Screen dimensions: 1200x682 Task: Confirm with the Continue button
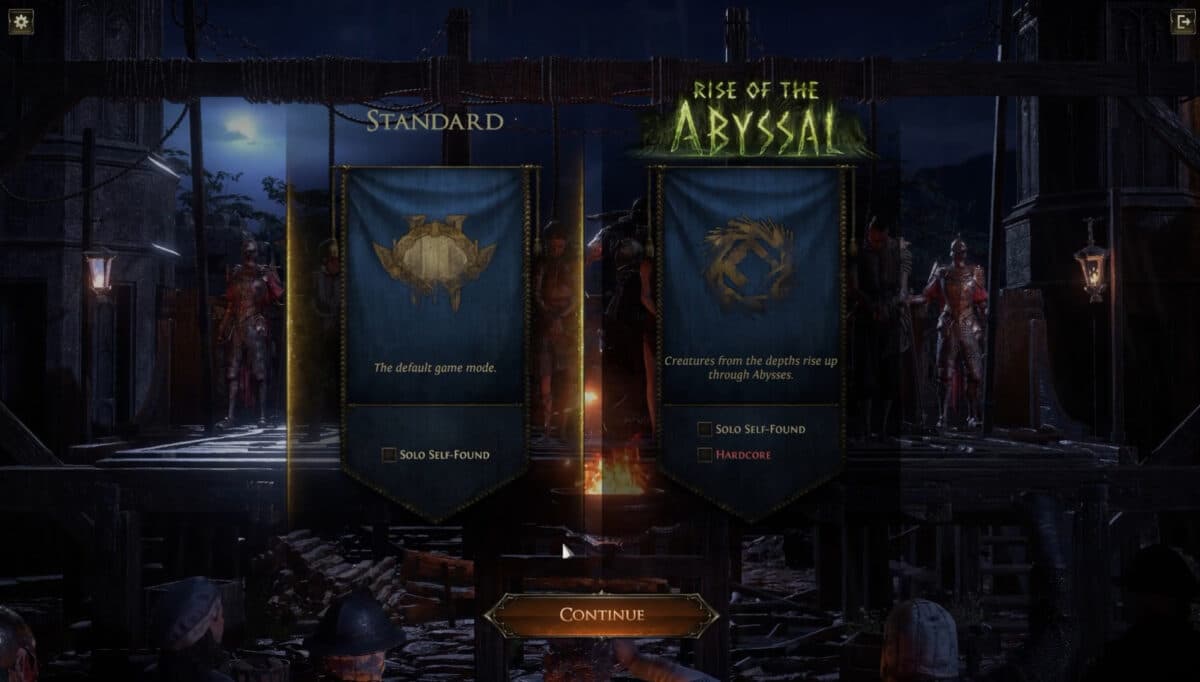601,615
